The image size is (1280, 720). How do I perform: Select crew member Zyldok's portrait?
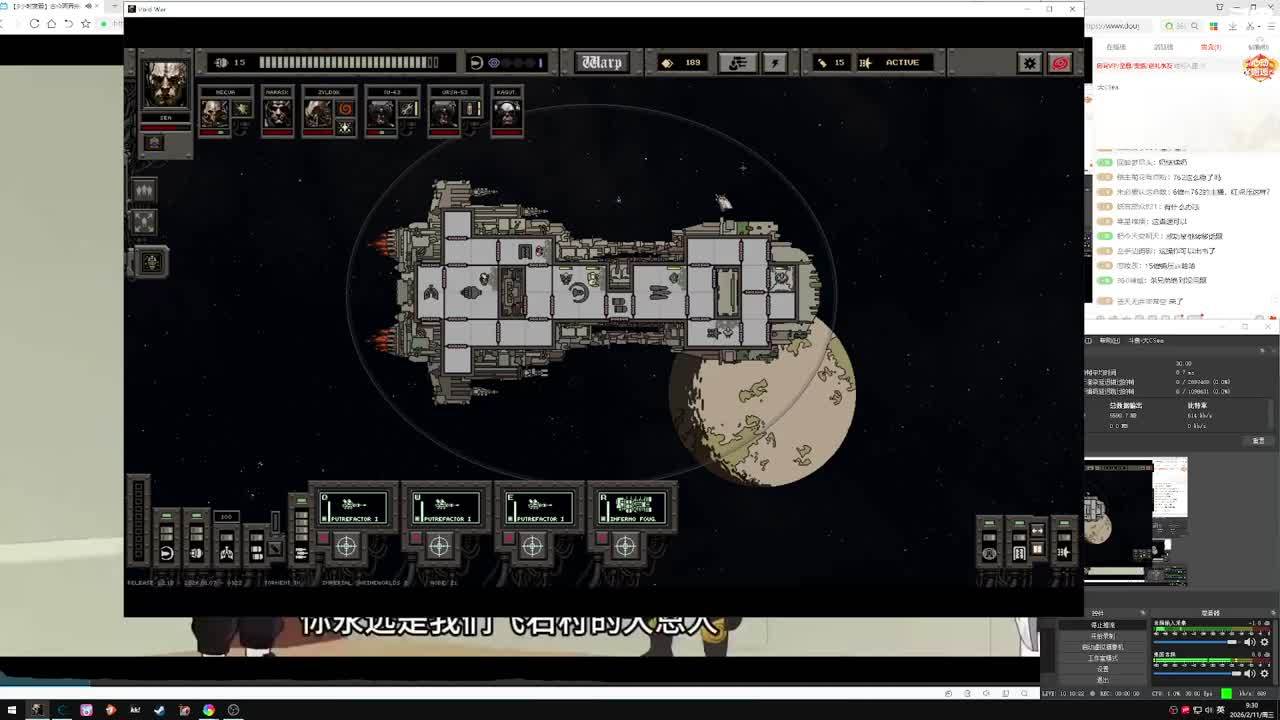point(318,114)
